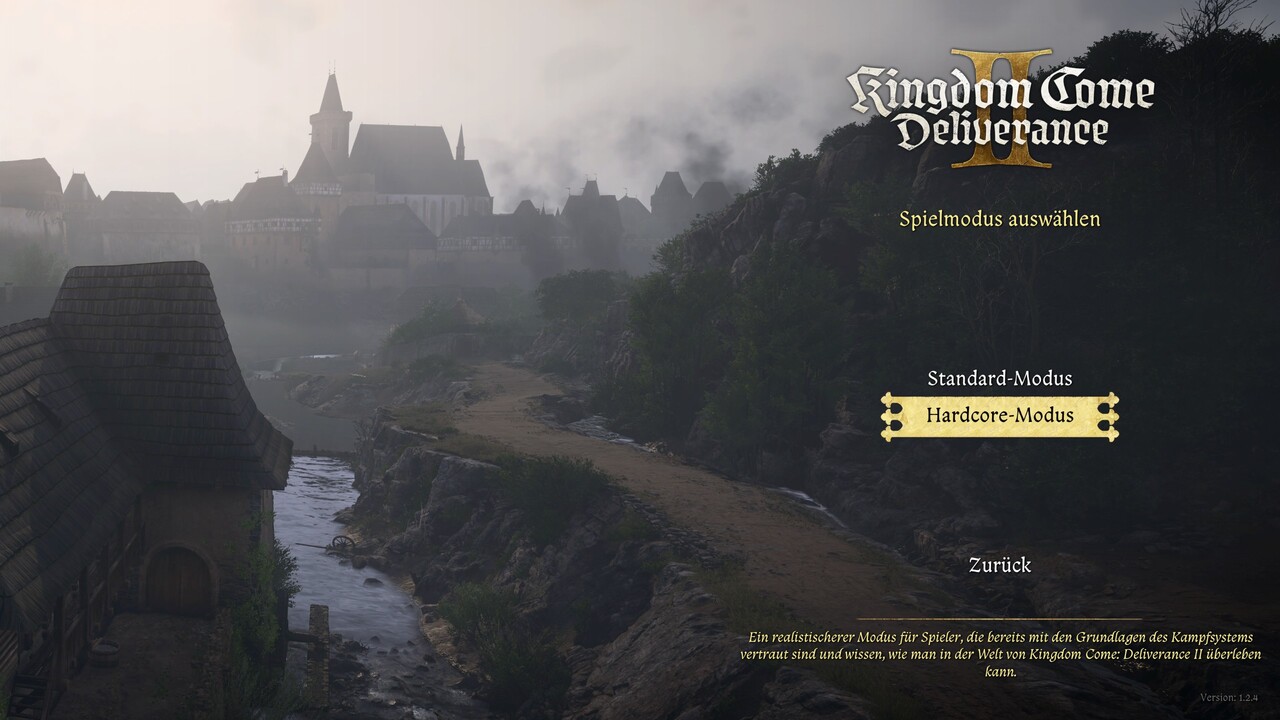Viewport: 1280px width, 720px height.
Task: Click the decorative scroll banner around Hardcore-Modus
Action: [x=1000, y=415]
